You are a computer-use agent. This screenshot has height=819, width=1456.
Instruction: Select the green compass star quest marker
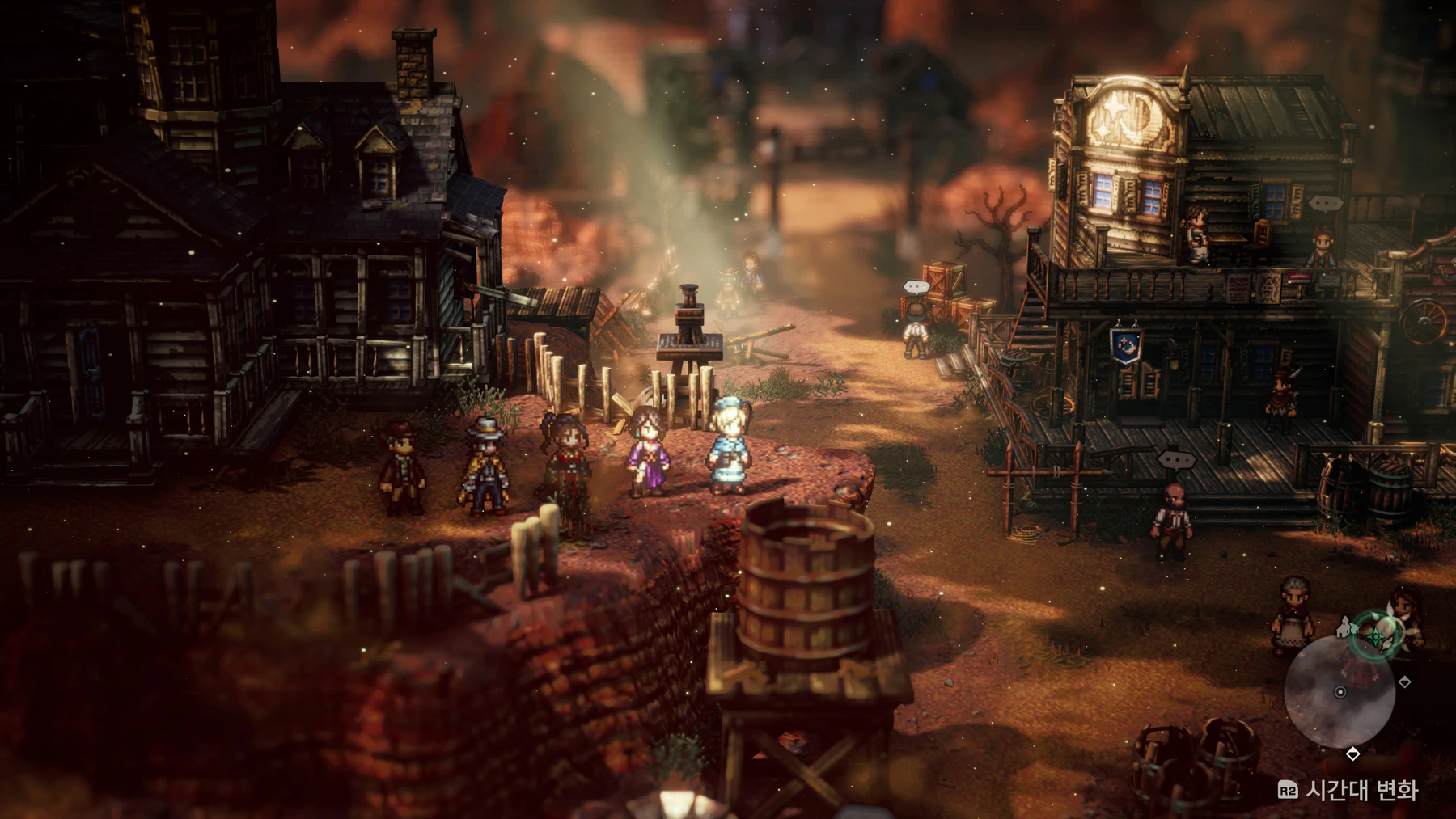coord(1376,638)
